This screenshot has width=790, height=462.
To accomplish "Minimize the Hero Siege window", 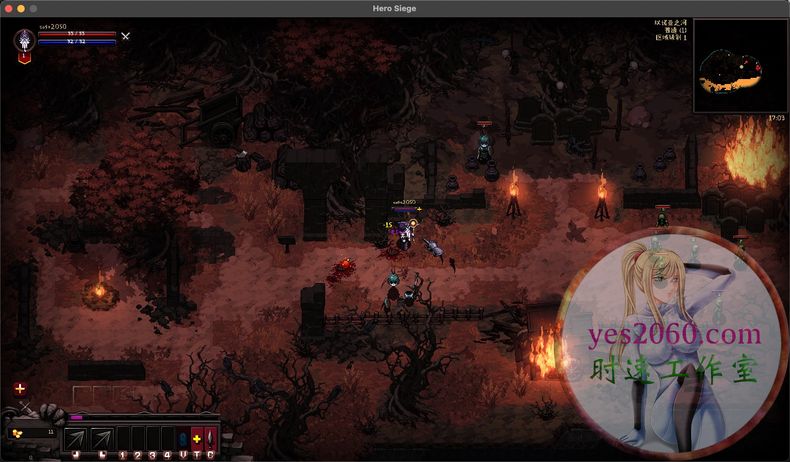I will pyautogui.click(x=20, y=8).
